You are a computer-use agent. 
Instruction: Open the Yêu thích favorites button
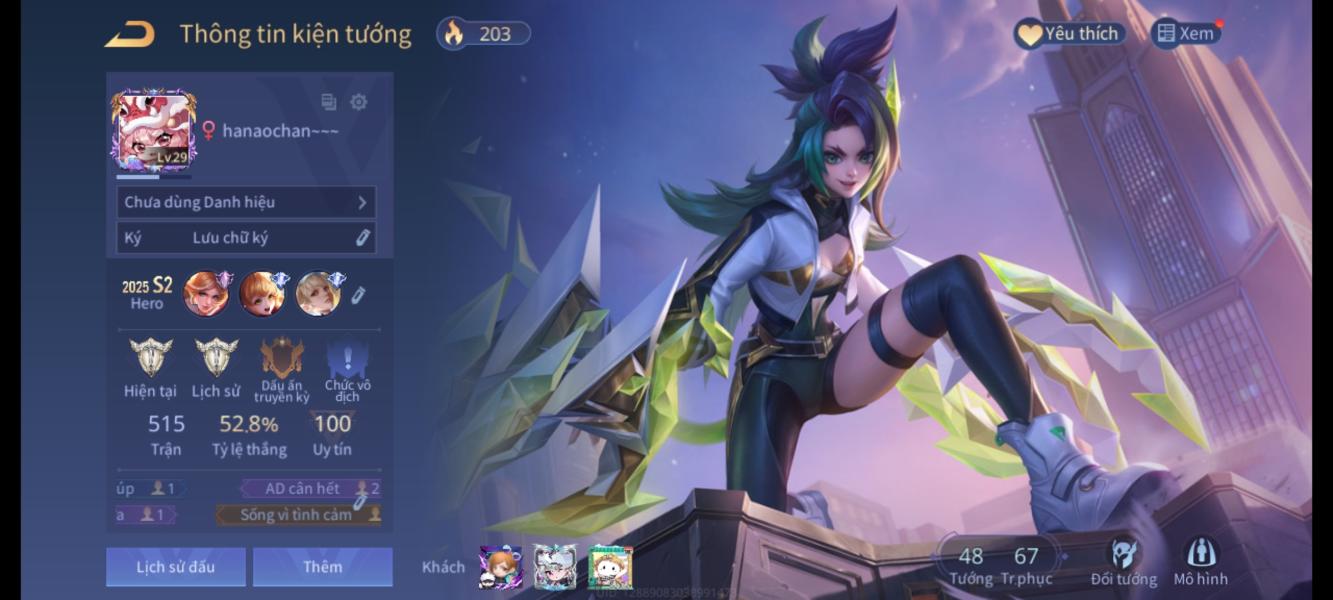point(1069,34)
